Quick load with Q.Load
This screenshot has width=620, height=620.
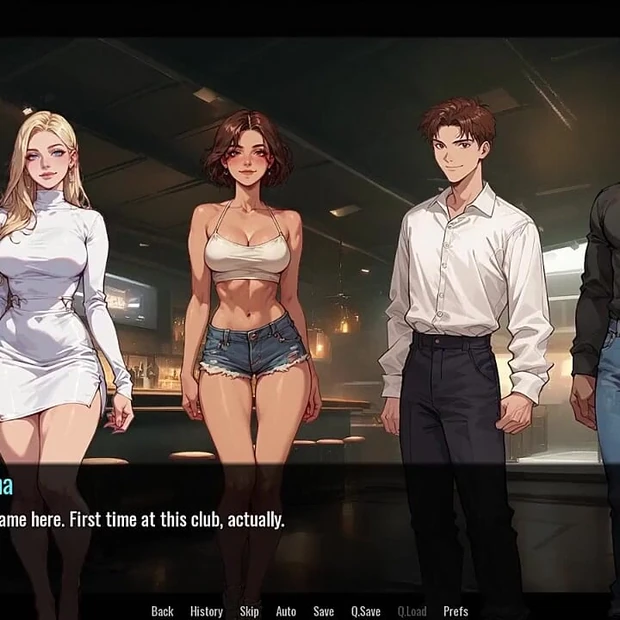pyautogui.click(x=411, y=611)
